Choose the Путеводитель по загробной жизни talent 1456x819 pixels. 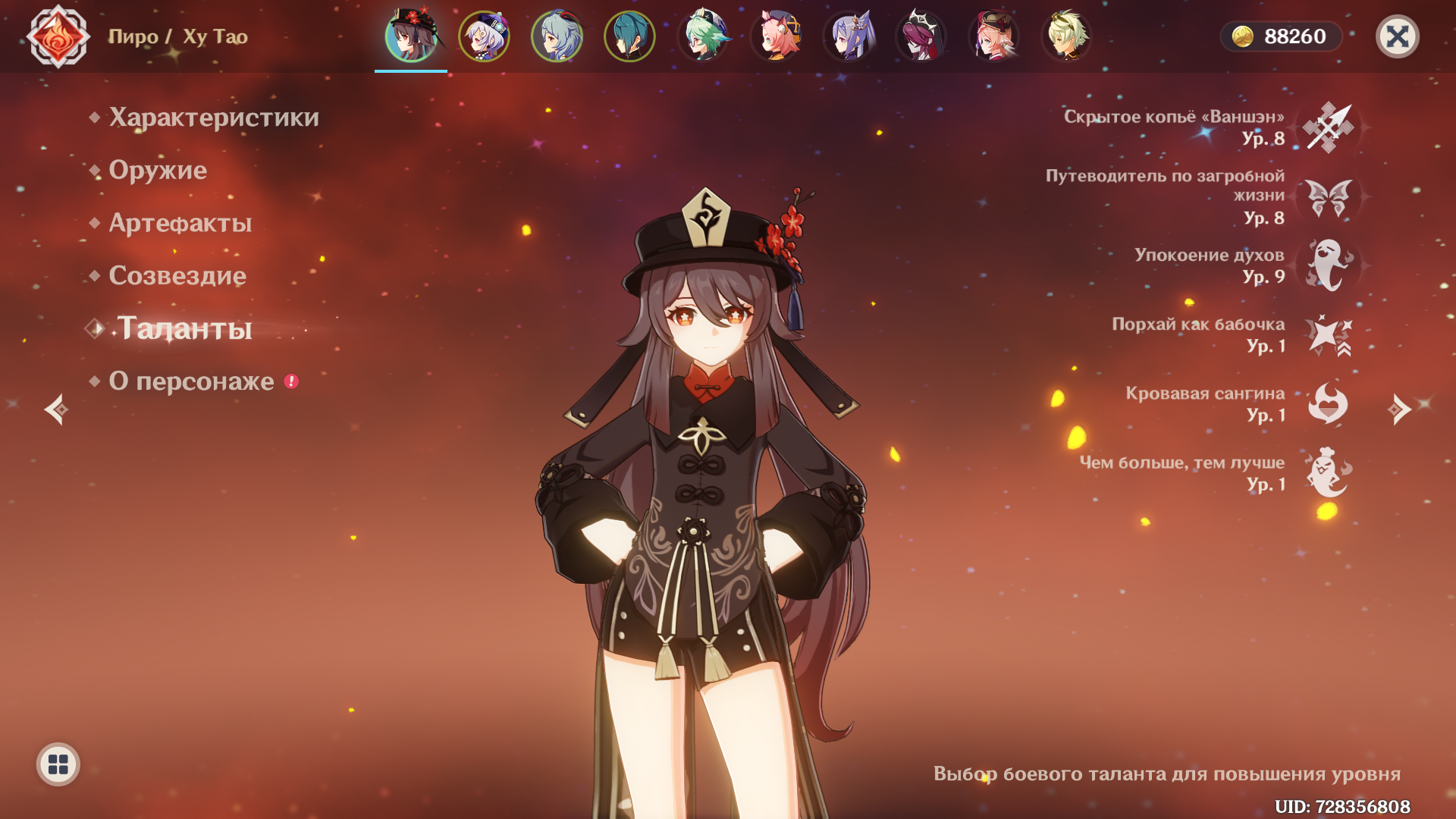[x=1328, y=197]
